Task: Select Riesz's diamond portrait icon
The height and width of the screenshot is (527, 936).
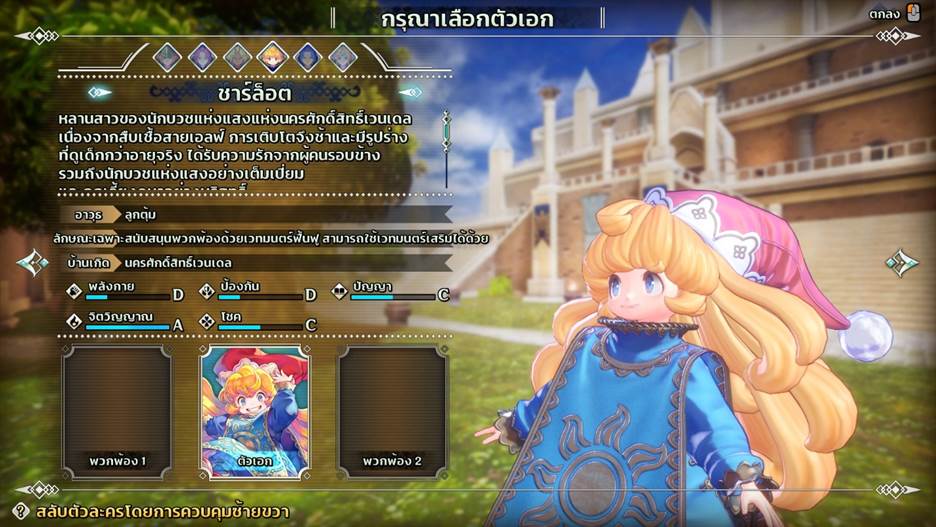Action: [342, 56]
